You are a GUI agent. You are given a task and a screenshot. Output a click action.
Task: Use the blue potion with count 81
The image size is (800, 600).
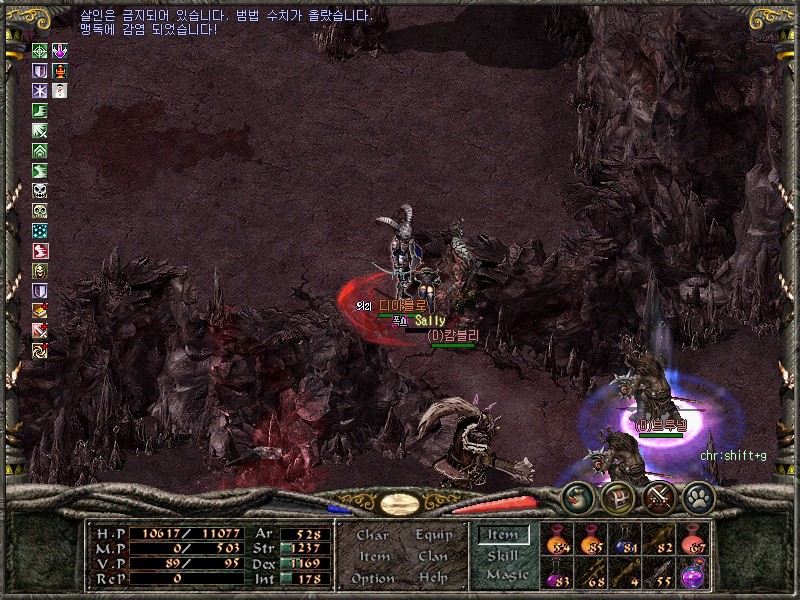click(627, 542)
